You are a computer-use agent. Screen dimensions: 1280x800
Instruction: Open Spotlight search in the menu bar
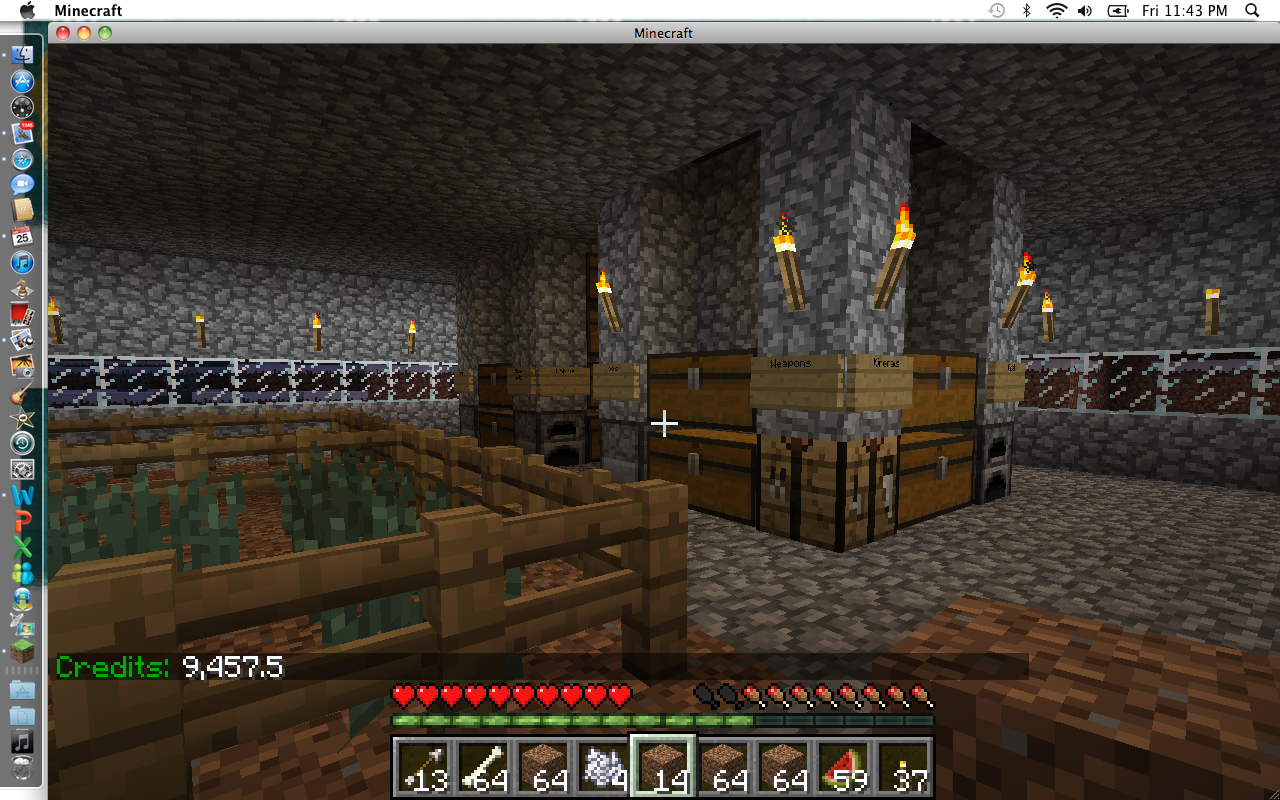[x=1252, y=11]
